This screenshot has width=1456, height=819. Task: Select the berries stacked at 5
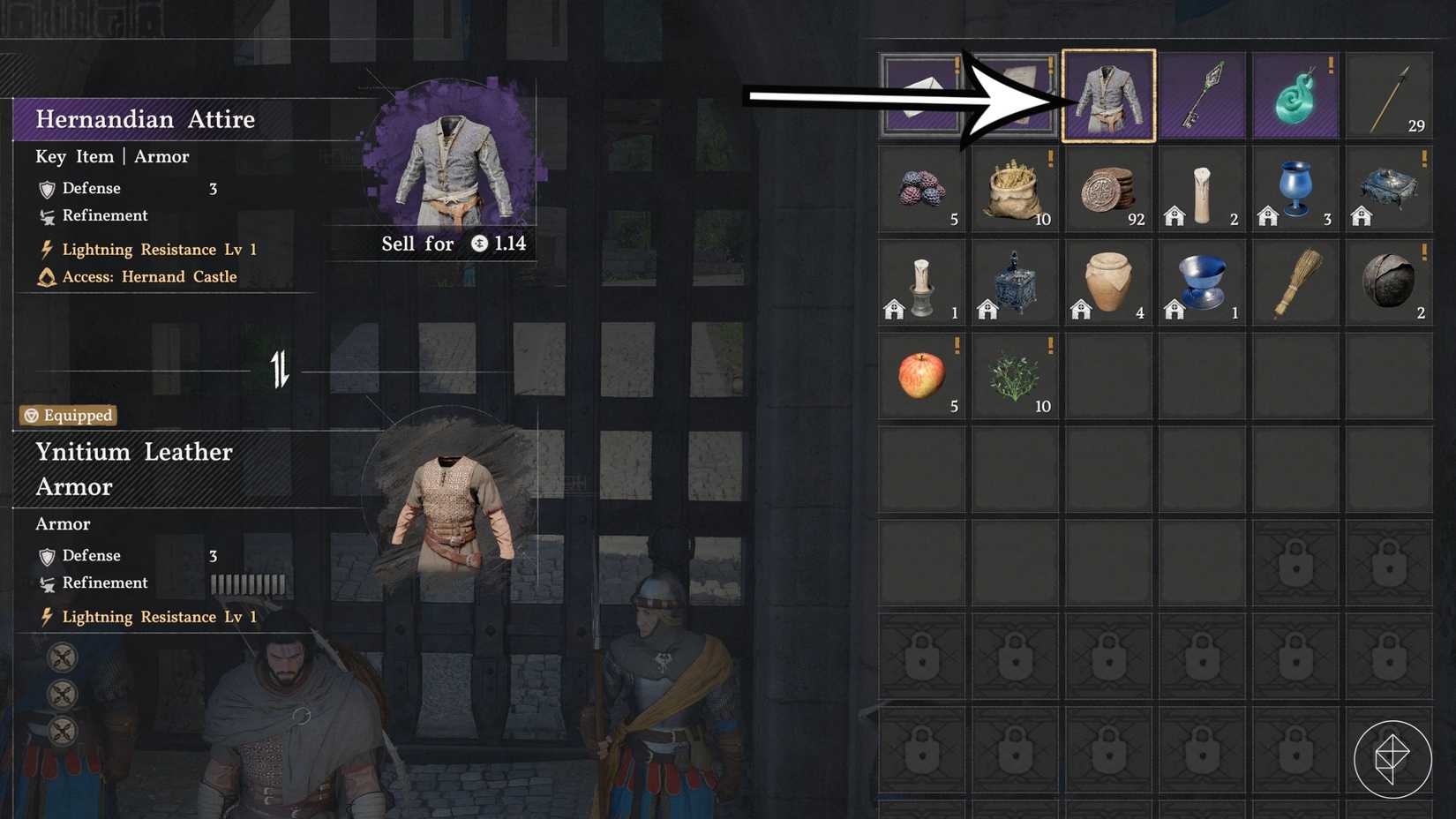point(920,189)
